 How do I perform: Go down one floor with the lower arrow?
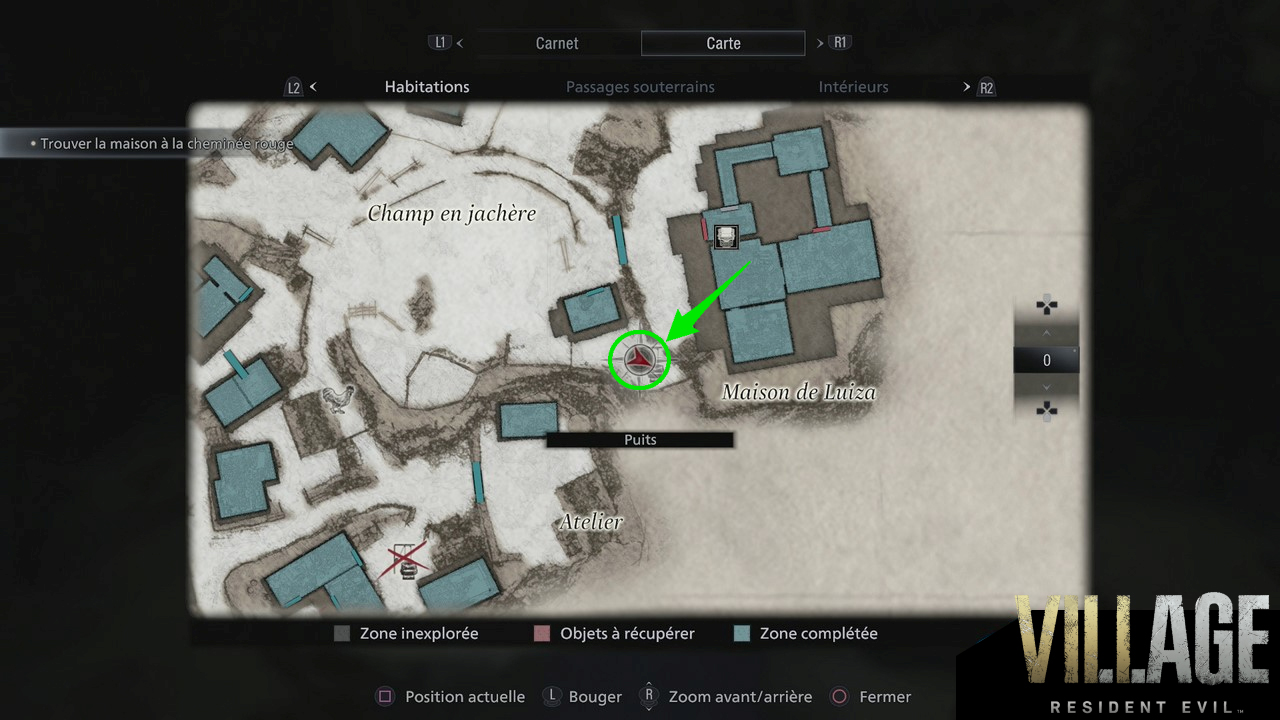point(1046,387)
